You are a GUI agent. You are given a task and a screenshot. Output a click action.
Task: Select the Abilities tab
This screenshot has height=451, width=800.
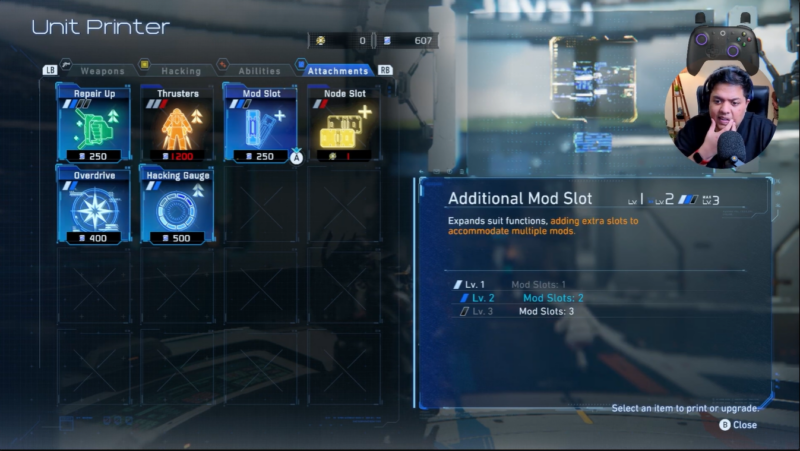(x=259, y=71)
